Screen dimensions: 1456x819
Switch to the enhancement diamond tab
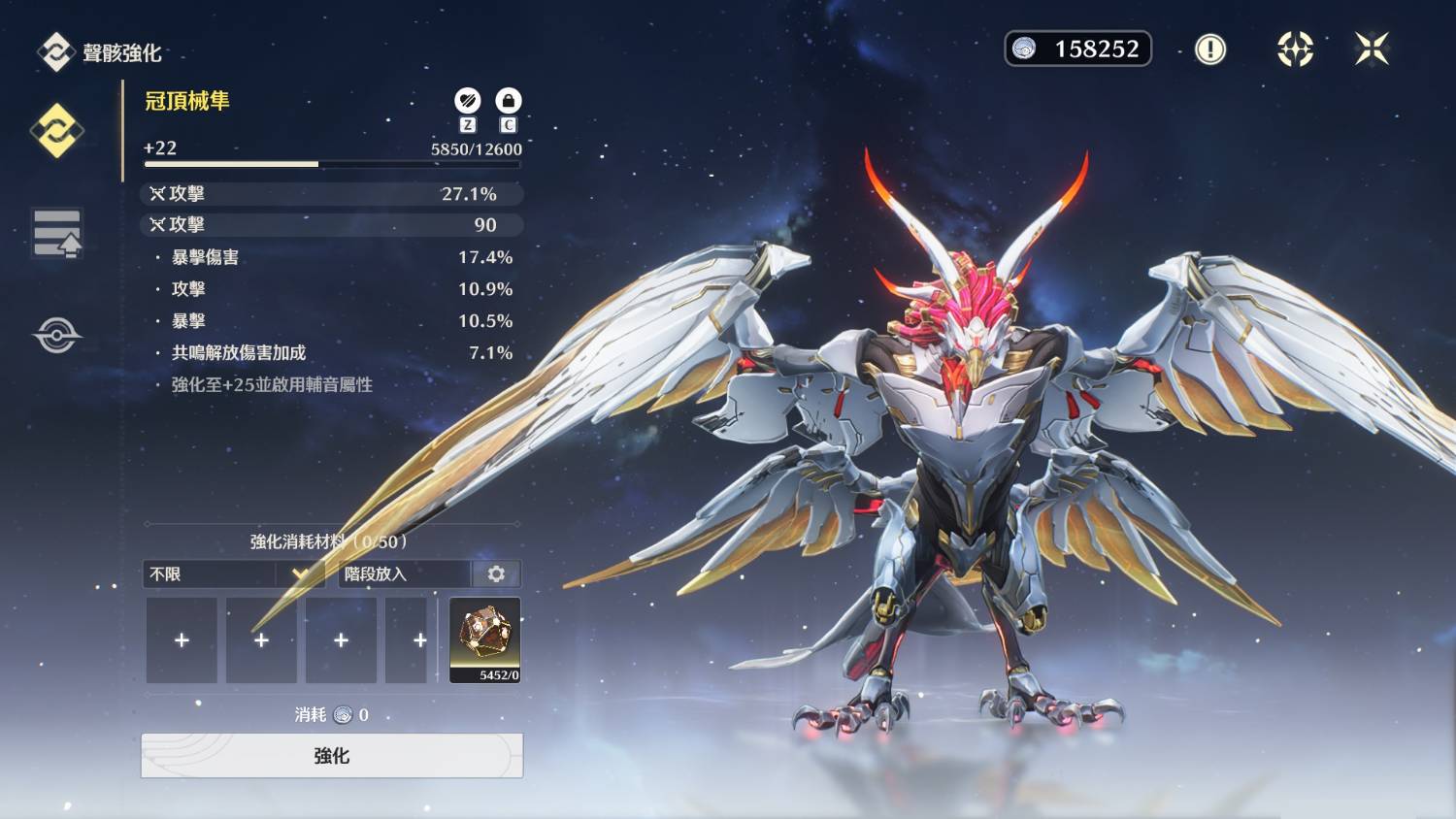click(56, 130)
